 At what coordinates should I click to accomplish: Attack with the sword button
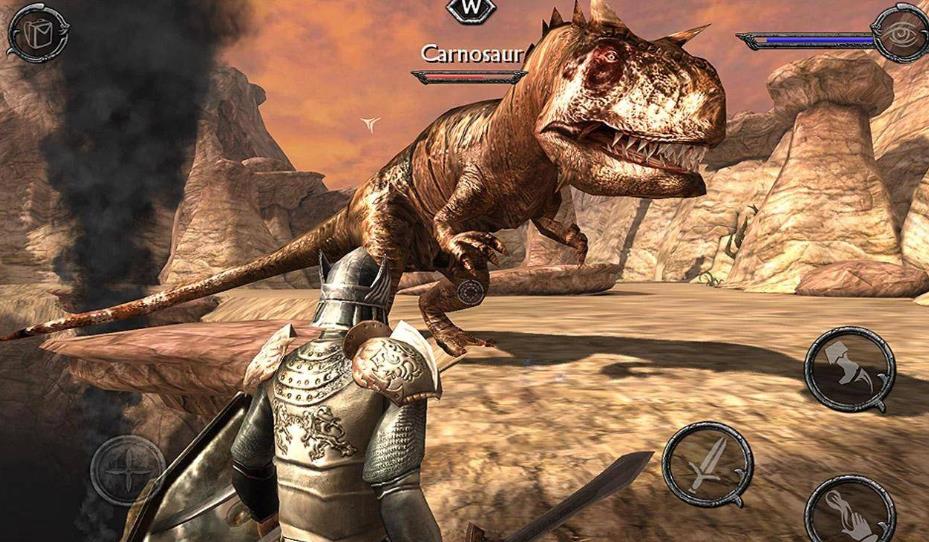point(707,464)
